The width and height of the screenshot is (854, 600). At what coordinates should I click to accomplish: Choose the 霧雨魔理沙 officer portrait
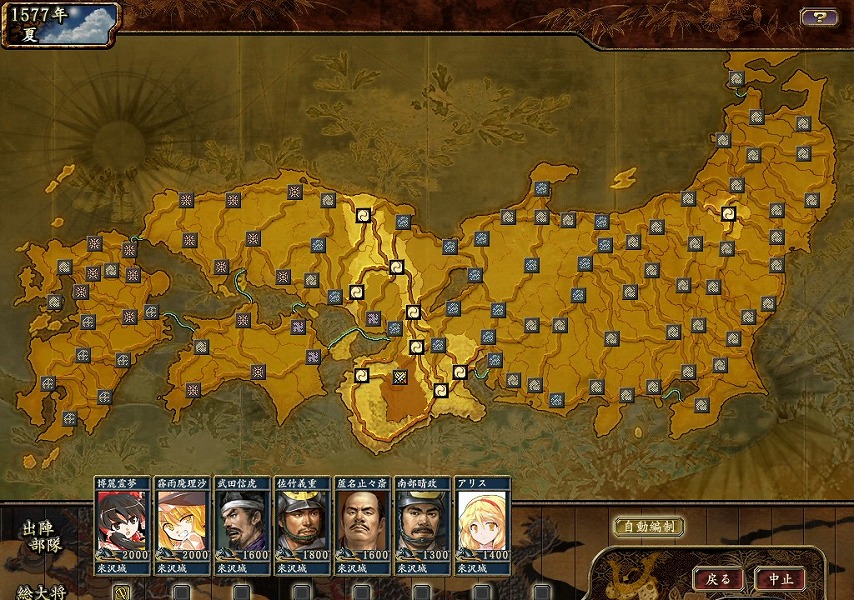pyautogui.click(x=182, y=525)
